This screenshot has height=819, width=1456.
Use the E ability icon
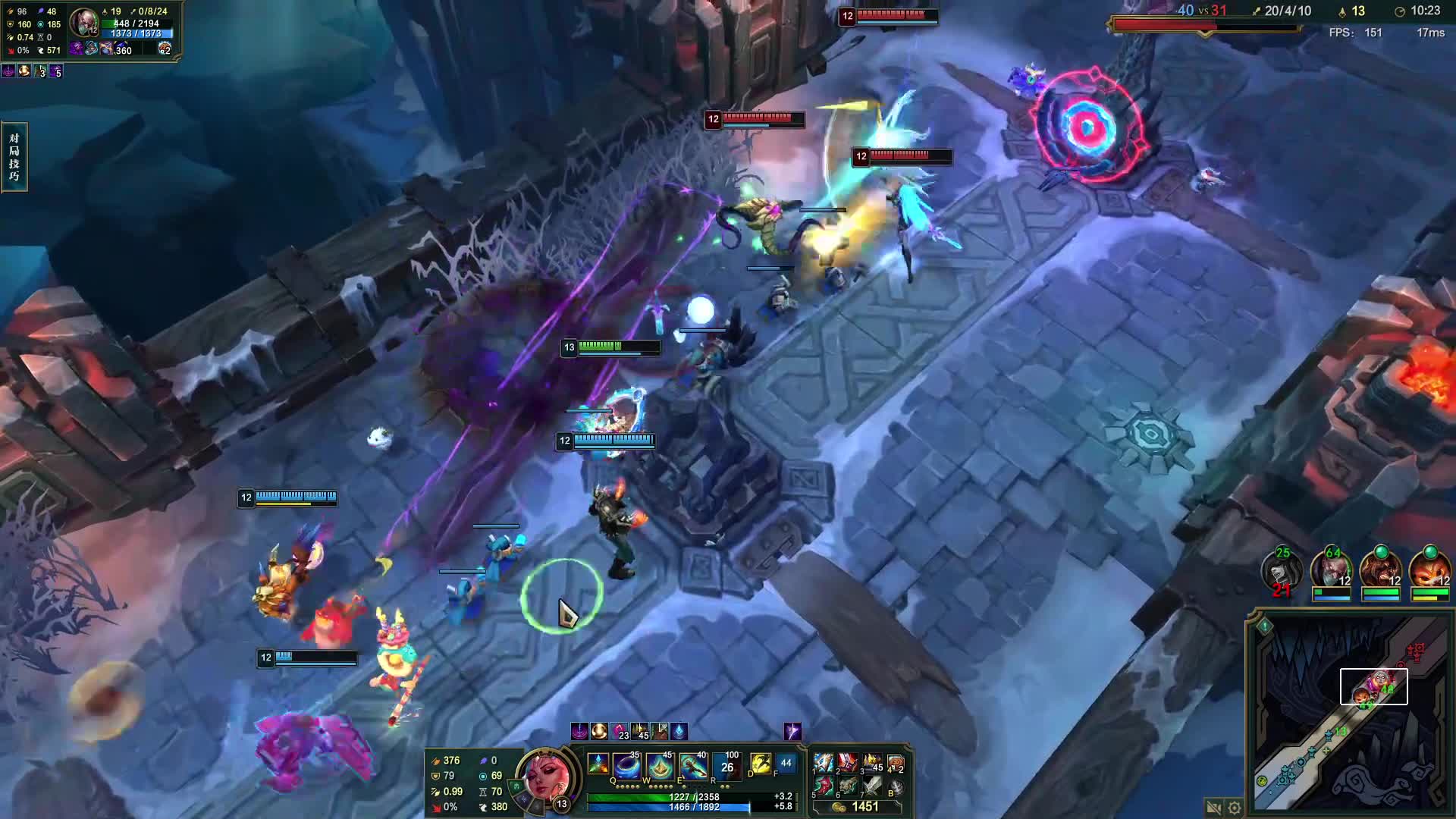[x=693, y=767]
